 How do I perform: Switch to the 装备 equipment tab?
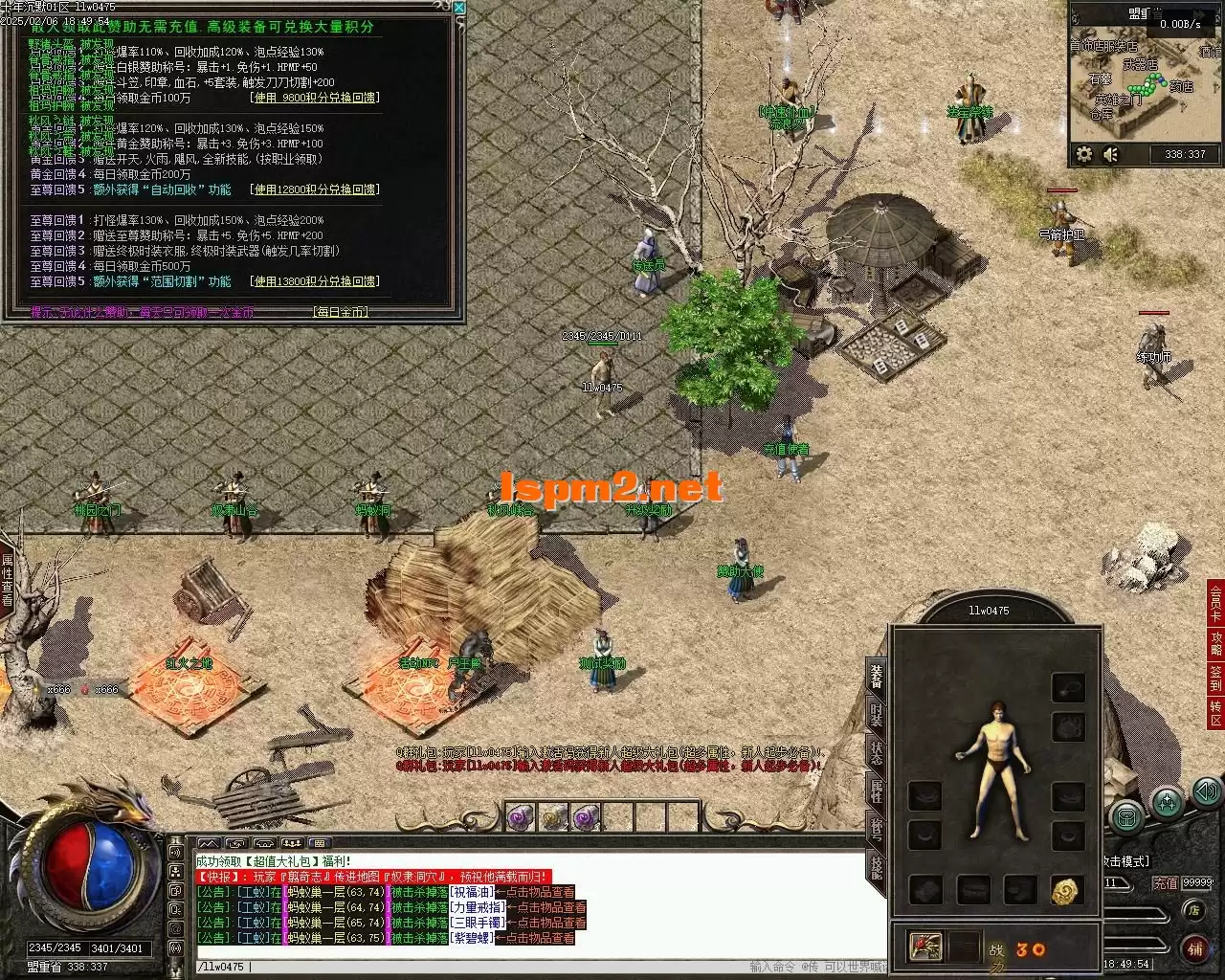coord(877,676)
